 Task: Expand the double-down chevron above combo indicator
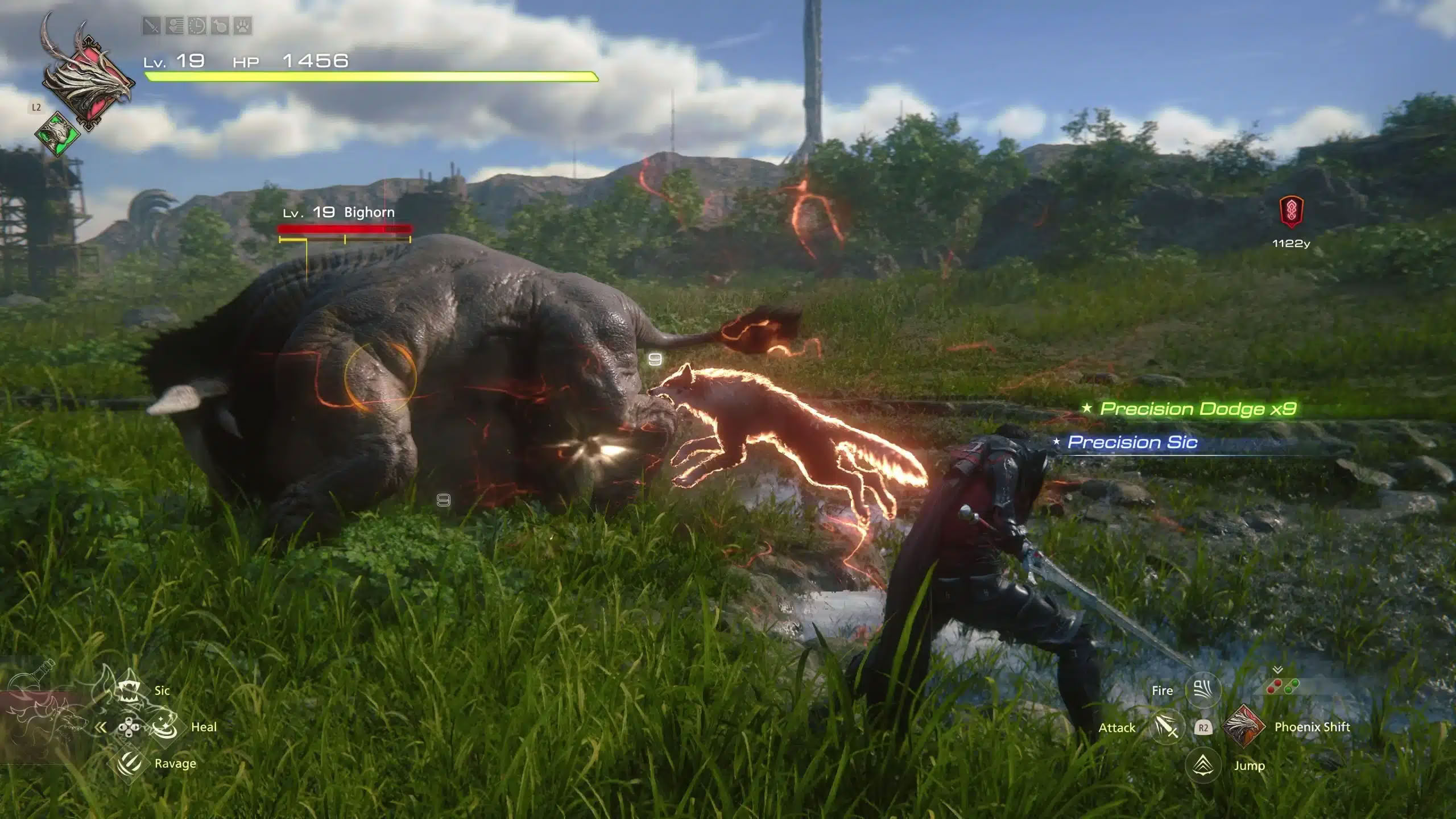(x=1277, y=669)
